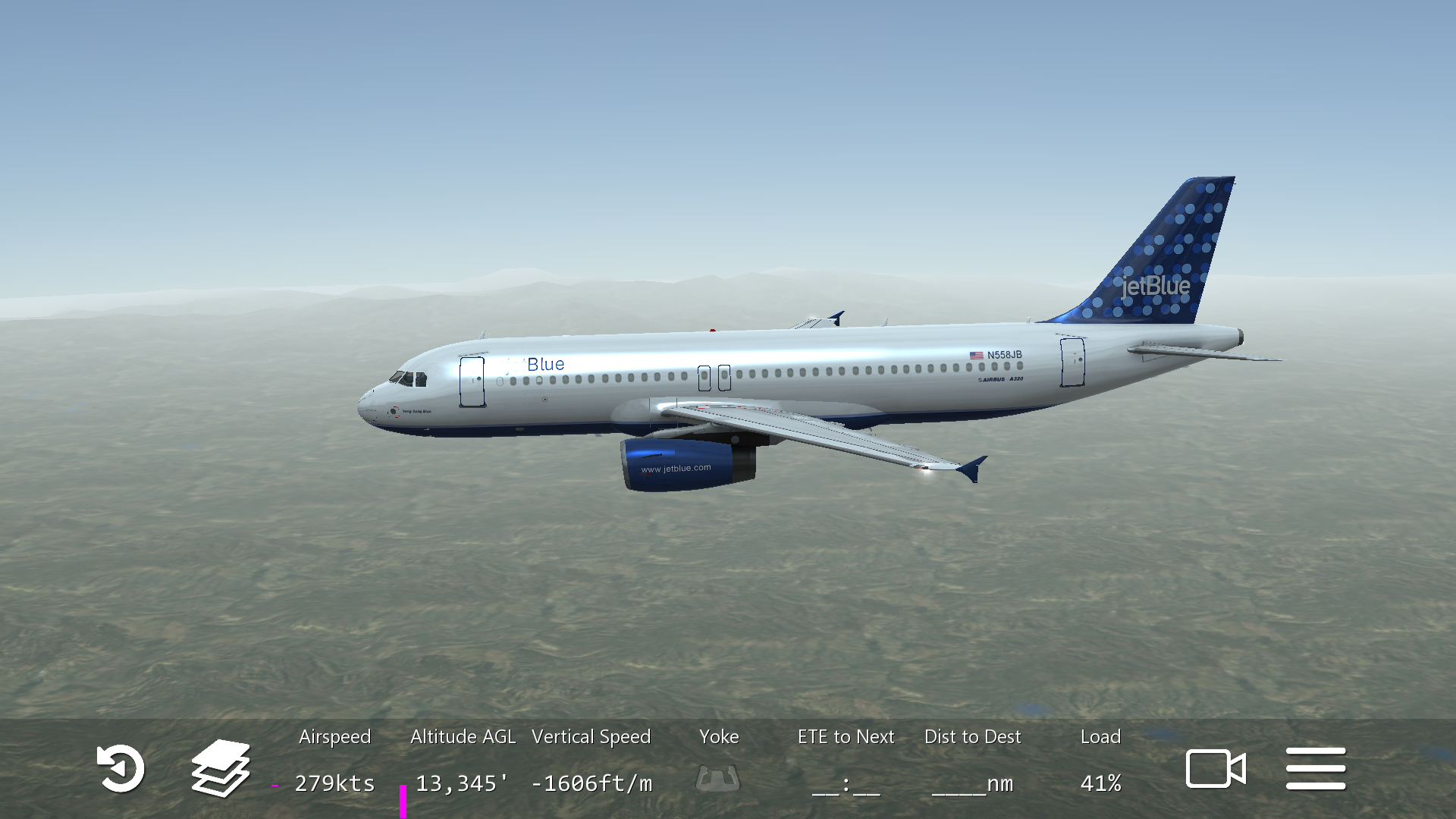Select the Altitude AGL status panel
Image resolution: width=1456 pixels, height=819 pixels.
click(x=463, y=761)
